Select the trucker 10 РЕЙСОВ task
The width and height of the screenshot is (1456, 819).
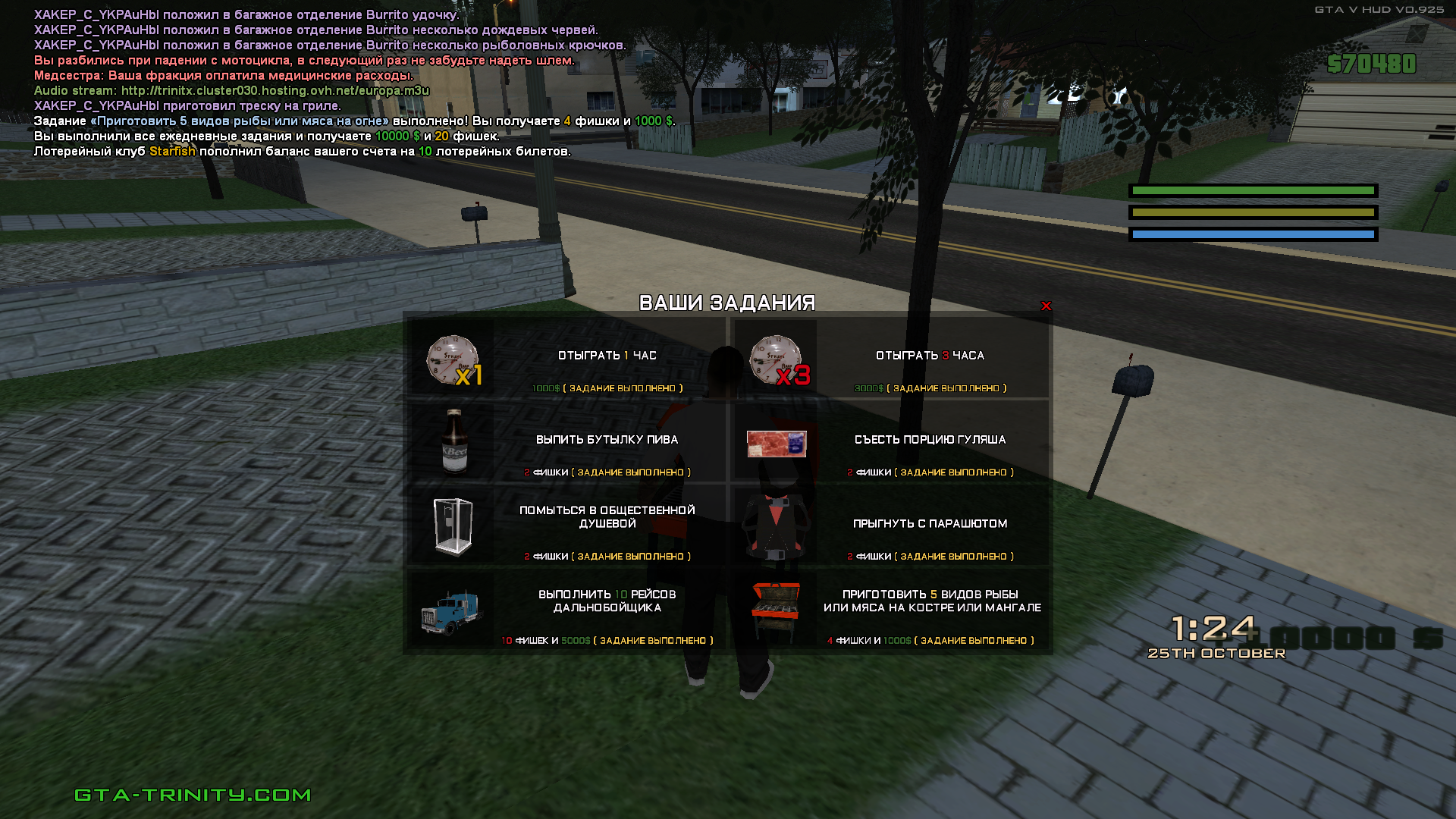pos(607,601)
